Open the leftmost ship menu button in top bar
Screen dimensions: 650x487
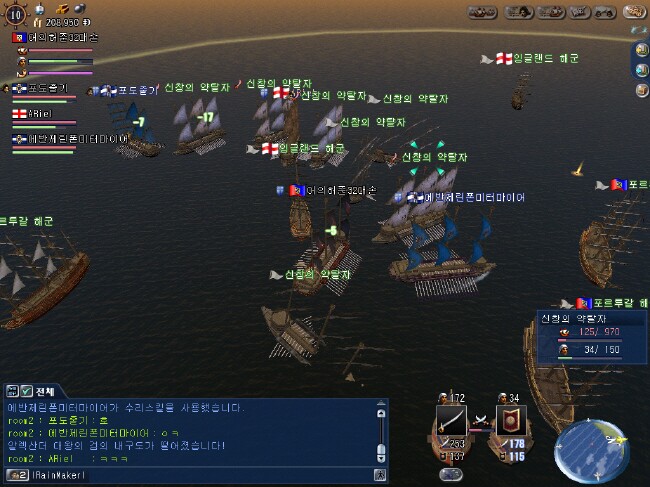(481, 12)
